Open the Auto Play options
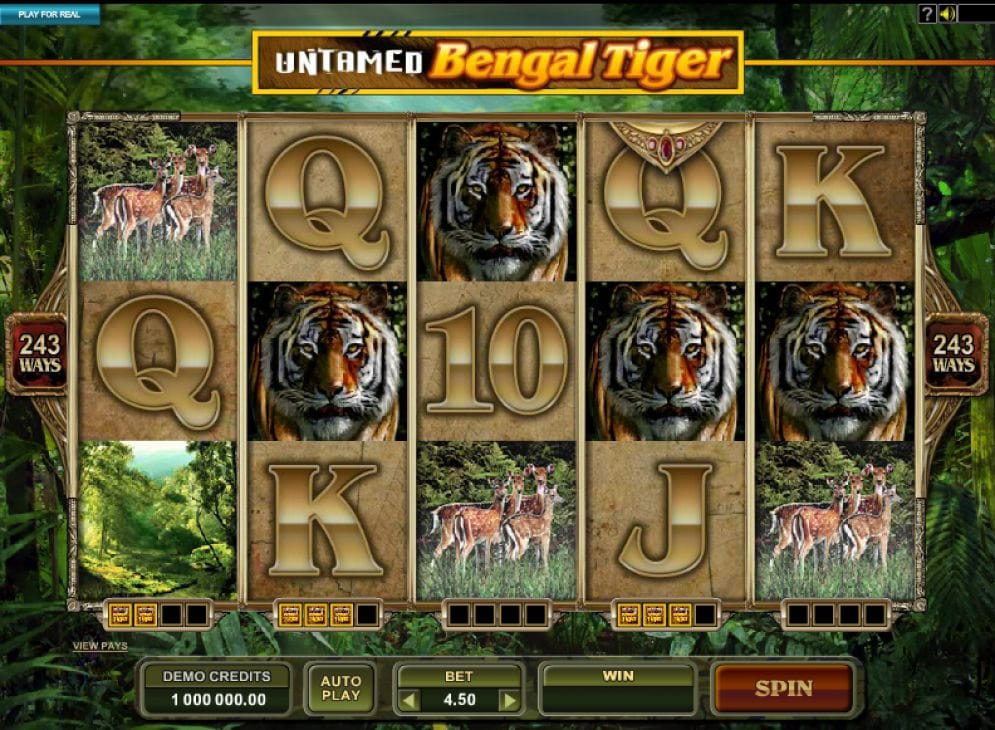The height and width of the screenshot is (730, 995). [x=341, y=688]
